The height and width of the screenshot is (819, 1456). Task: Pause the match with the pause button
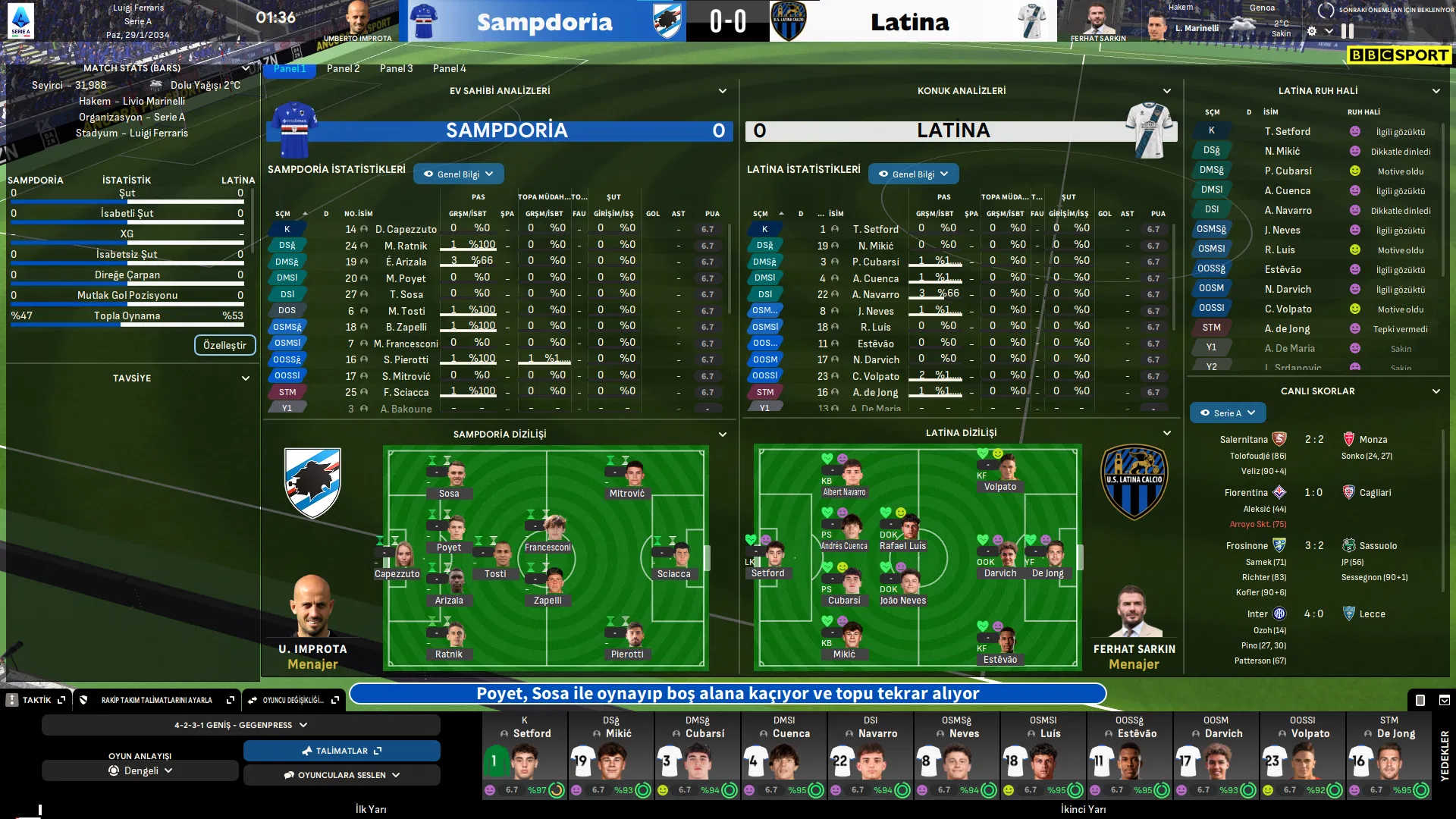[x=1348, y=31]
